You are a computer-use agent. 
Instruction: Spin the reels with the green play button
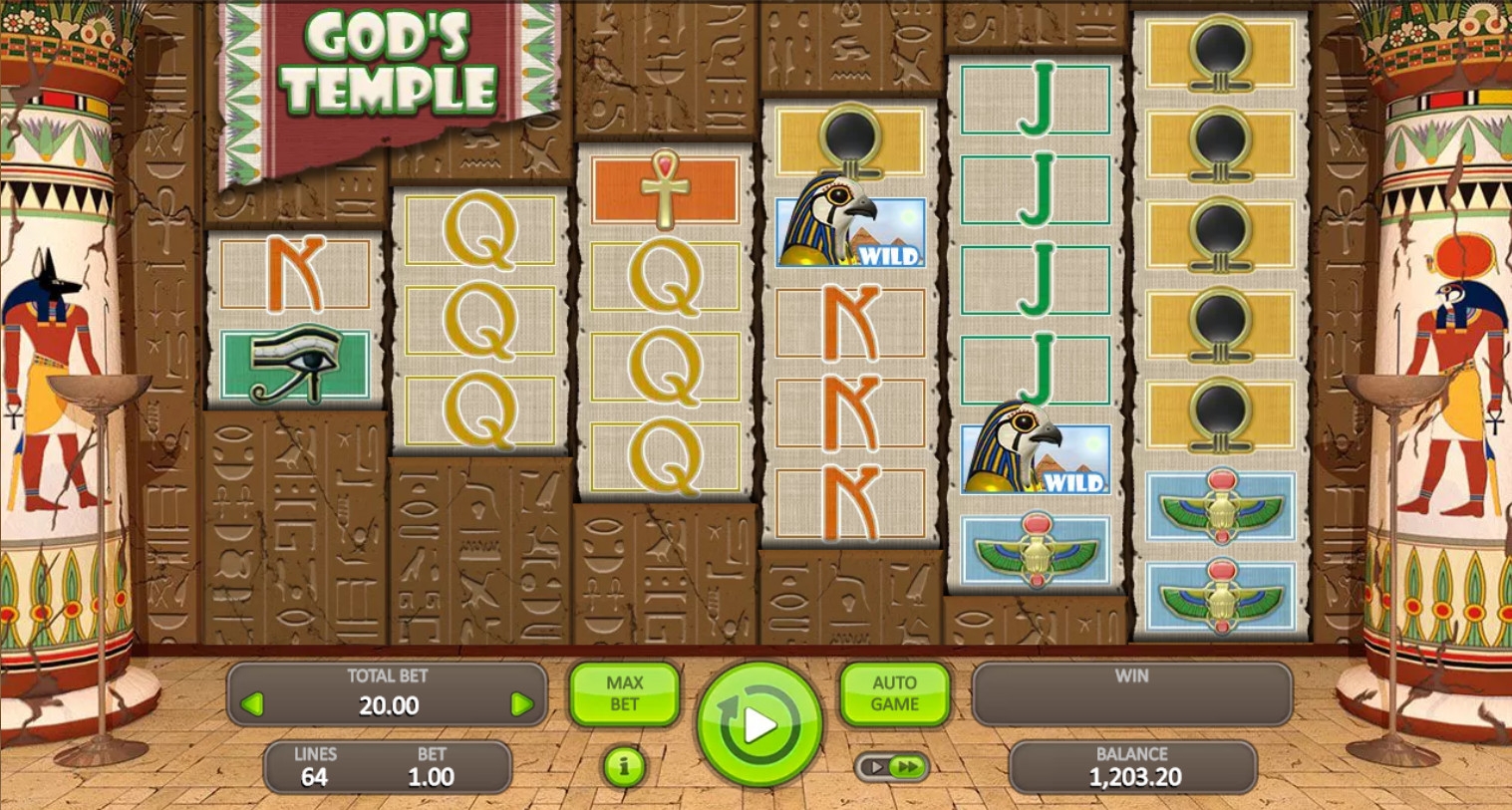click(759, 724)
